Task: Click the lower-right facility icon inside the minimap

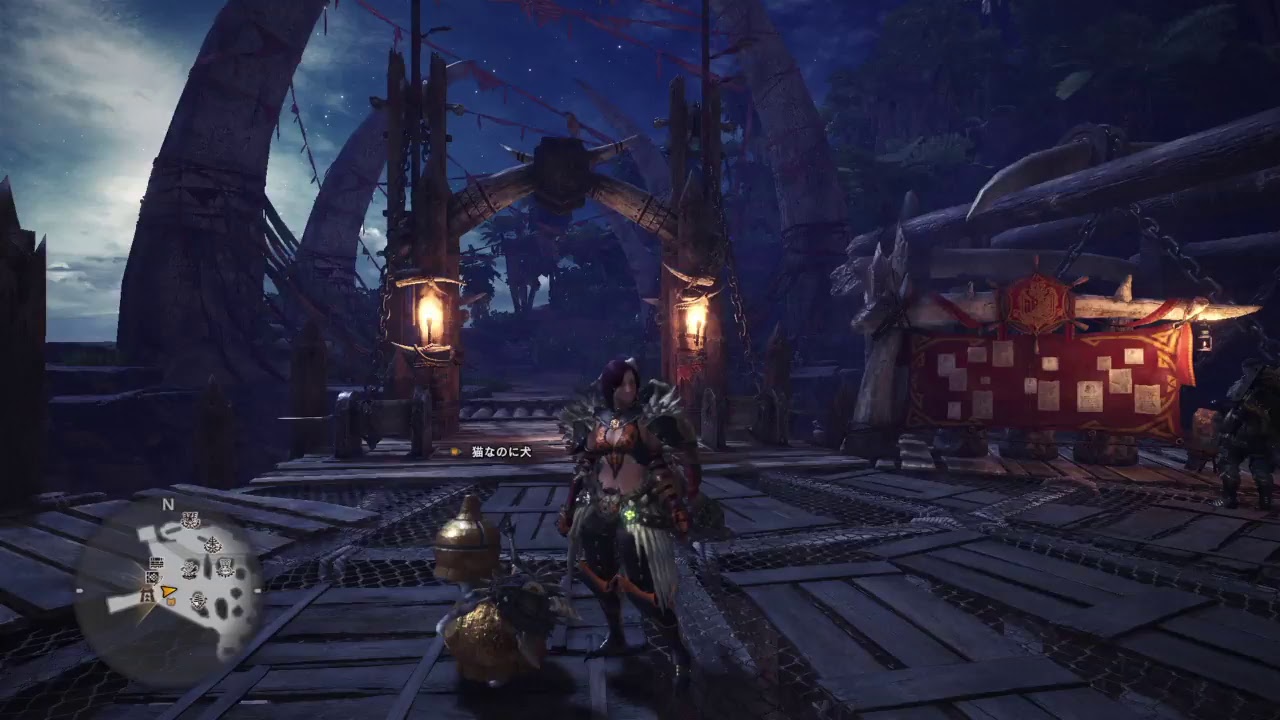Action: (198, 601)
